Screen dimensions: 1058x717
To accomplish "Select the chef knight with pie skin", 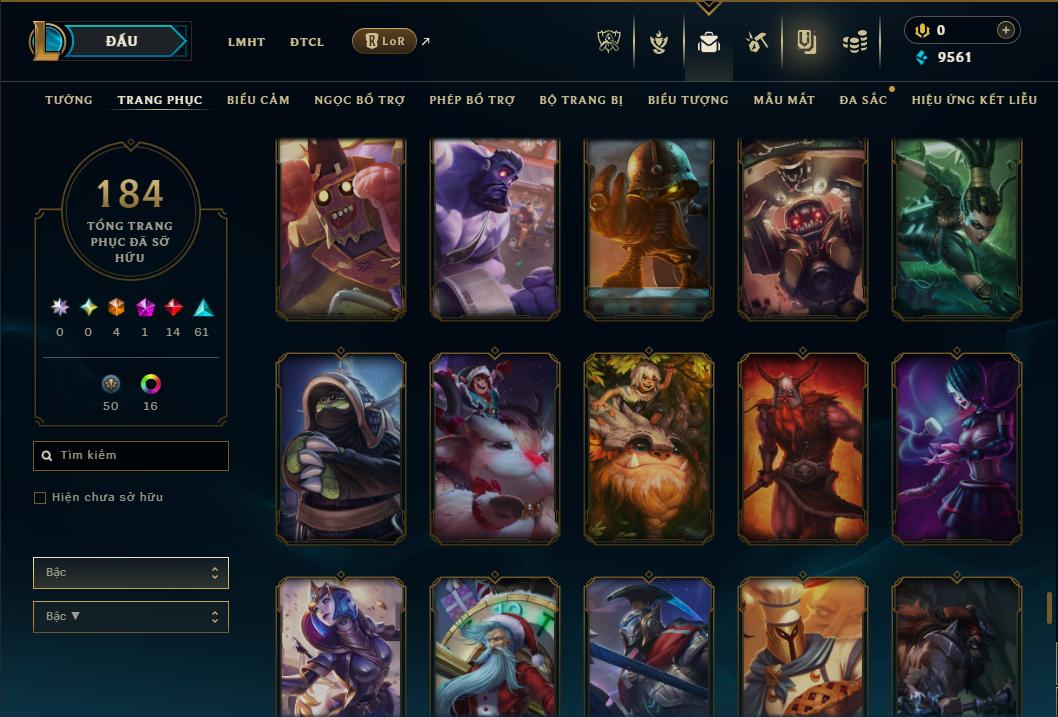I will [x=803, y=646].
